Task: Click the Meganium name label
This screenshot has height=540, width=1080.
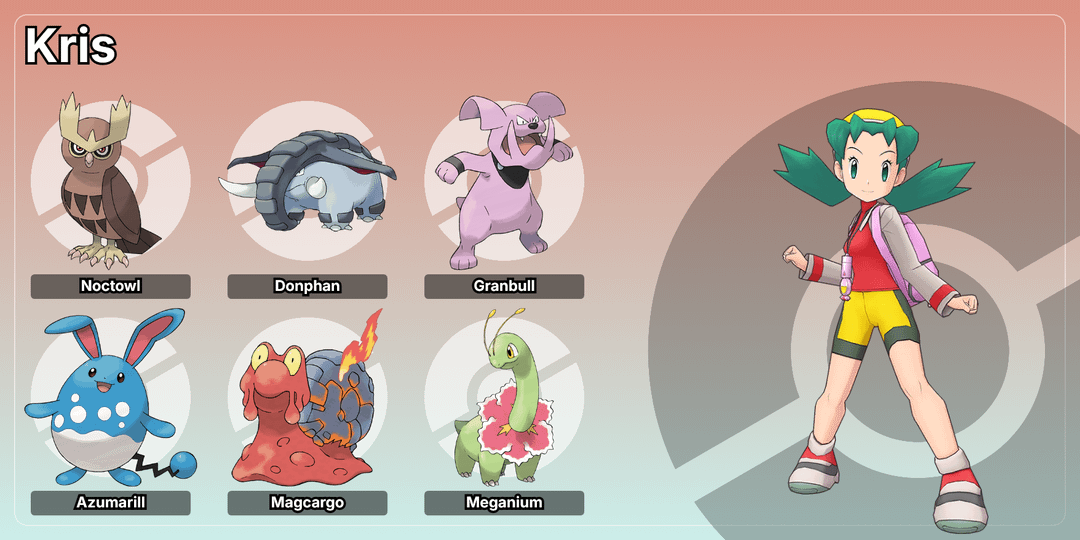Action: [504, 502]
